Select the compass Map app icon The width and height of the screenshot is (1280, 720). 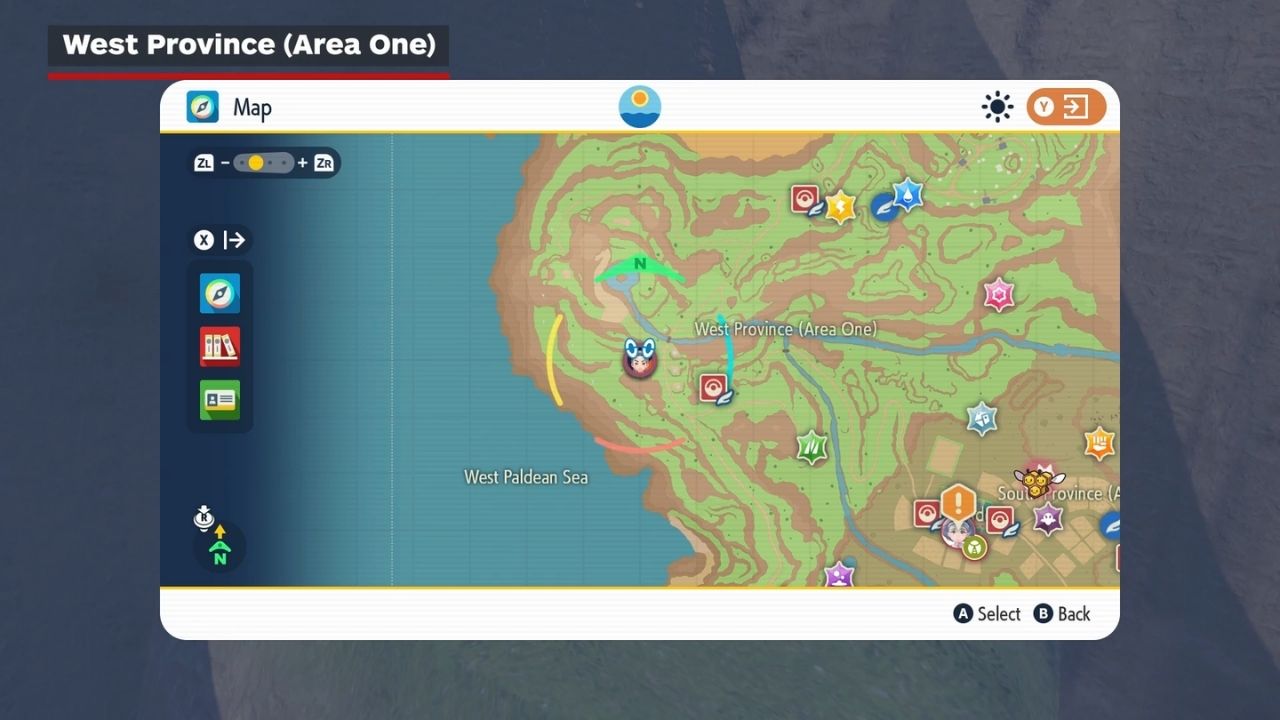pyautogui.click(x=220, y=294)
